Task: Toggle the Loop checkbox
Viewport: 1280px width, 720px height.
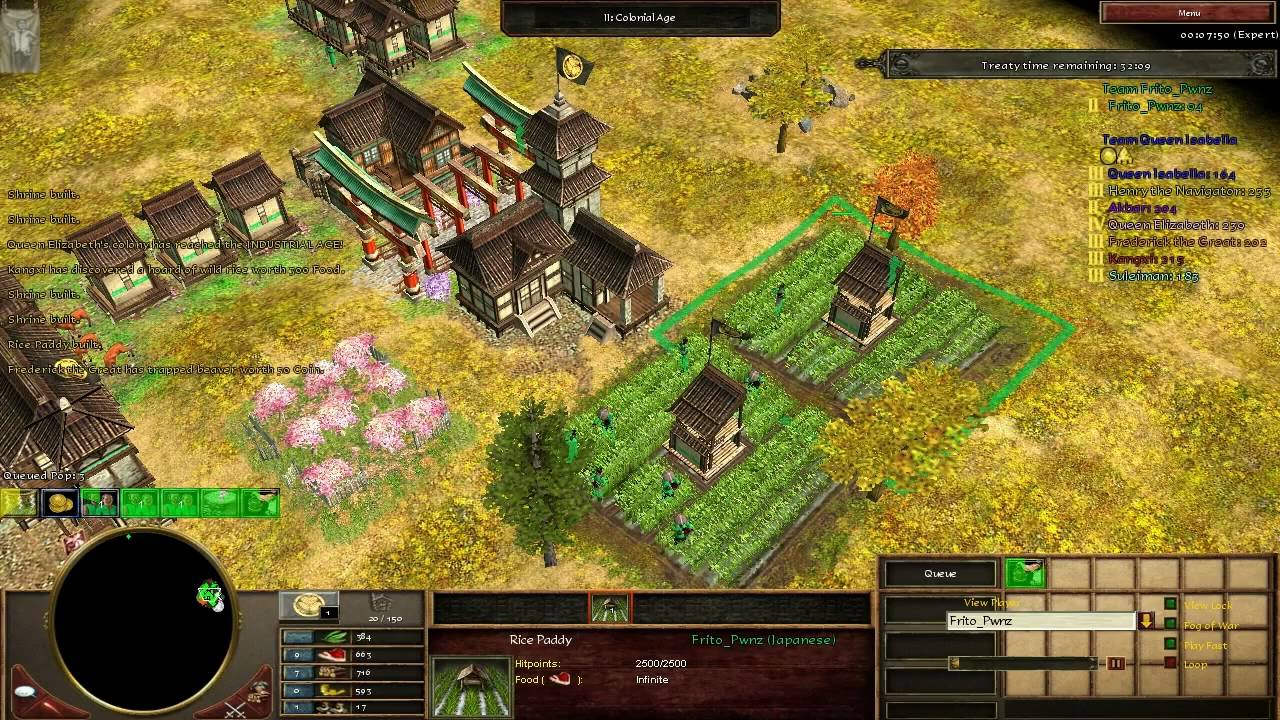Action: 1170,664
